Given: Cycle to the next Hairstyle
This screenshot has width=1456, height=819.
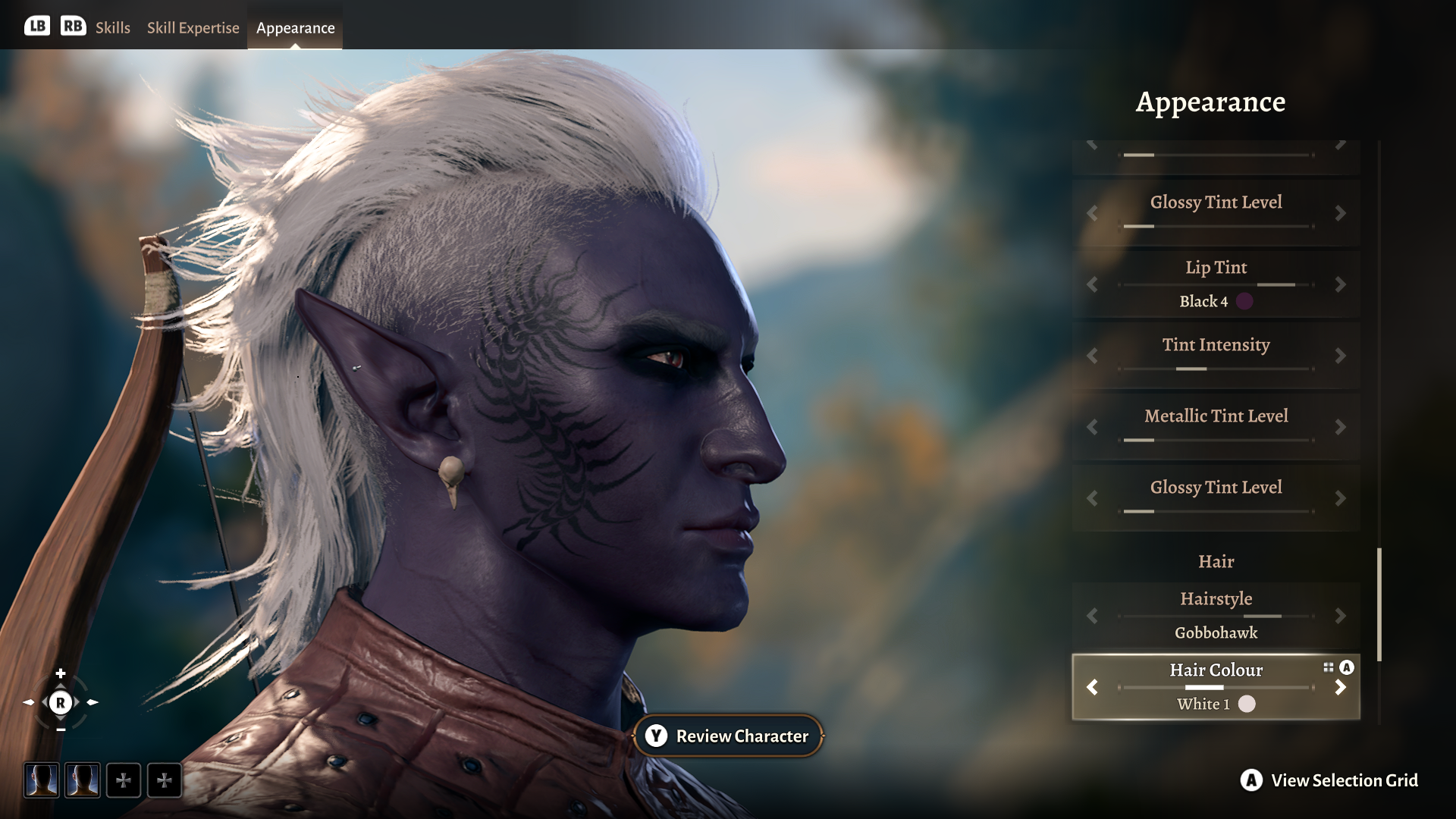Looking at the screenshot, I should tap(1340, 616).
